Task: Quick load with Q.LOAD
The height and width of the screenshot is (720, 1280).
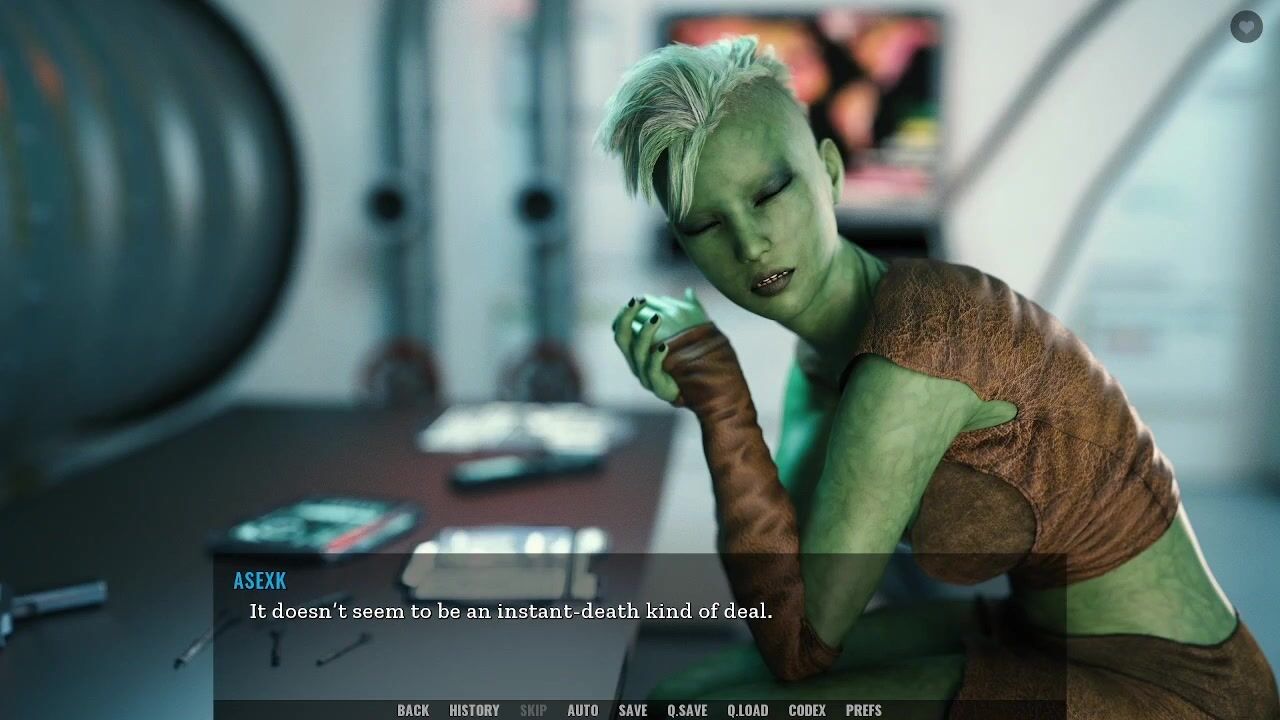Action: [x=747, y=710]
